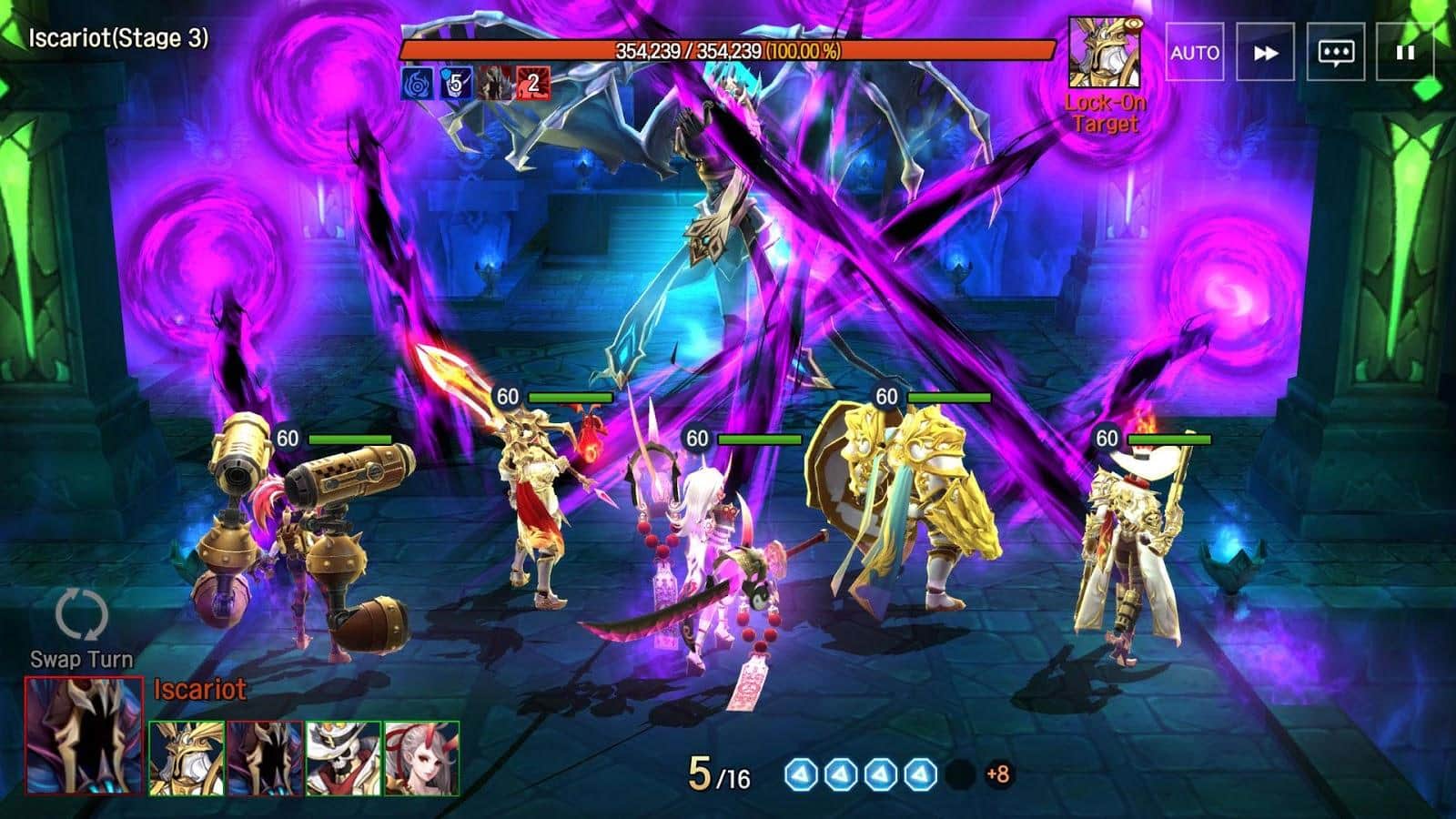Speed up battle with the fast-forward button
Viewport: 1456px width, 819px height.
[1265, 53]
